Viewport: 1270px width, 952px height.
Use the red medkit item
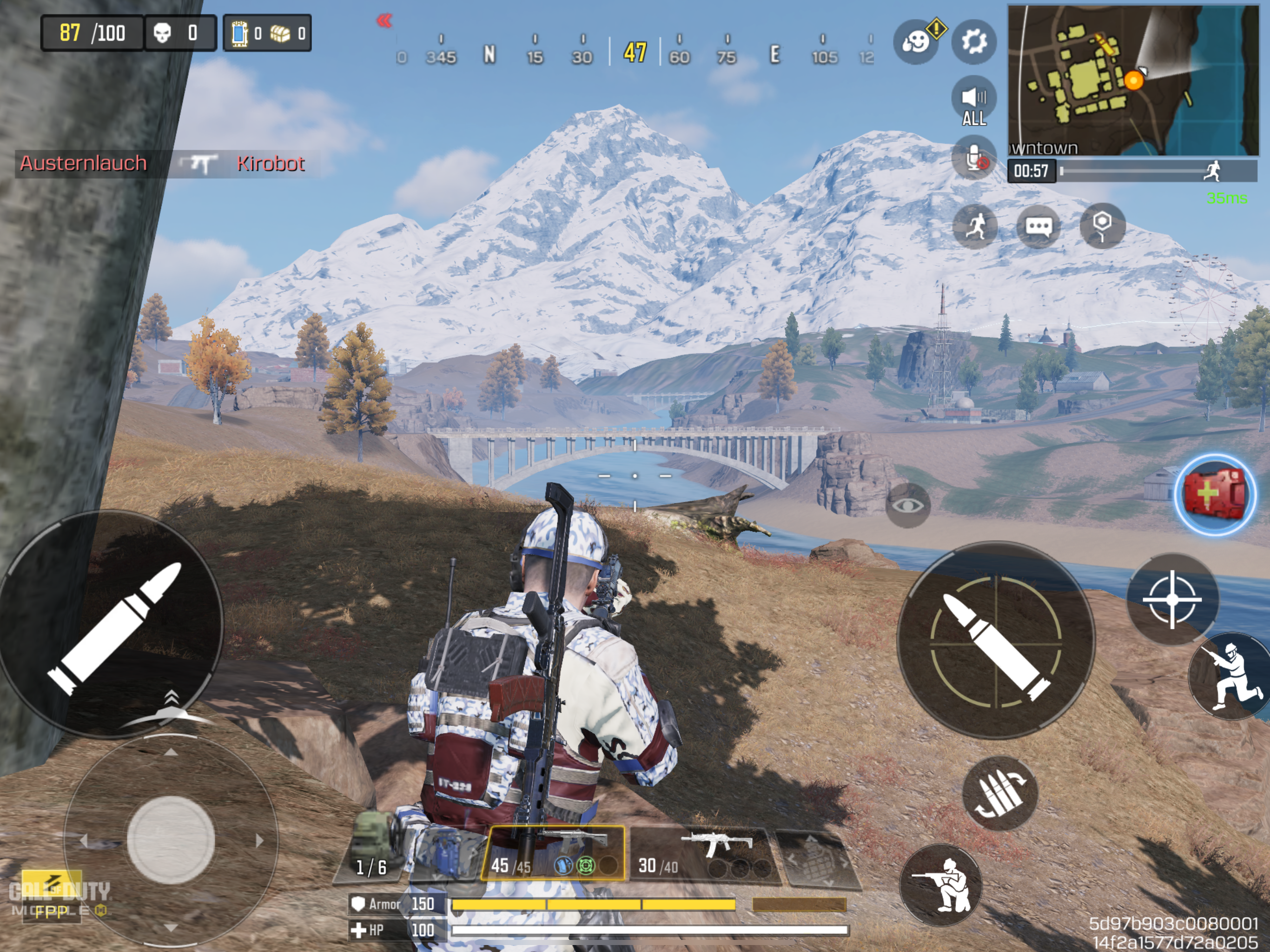tap(1214, 495)
